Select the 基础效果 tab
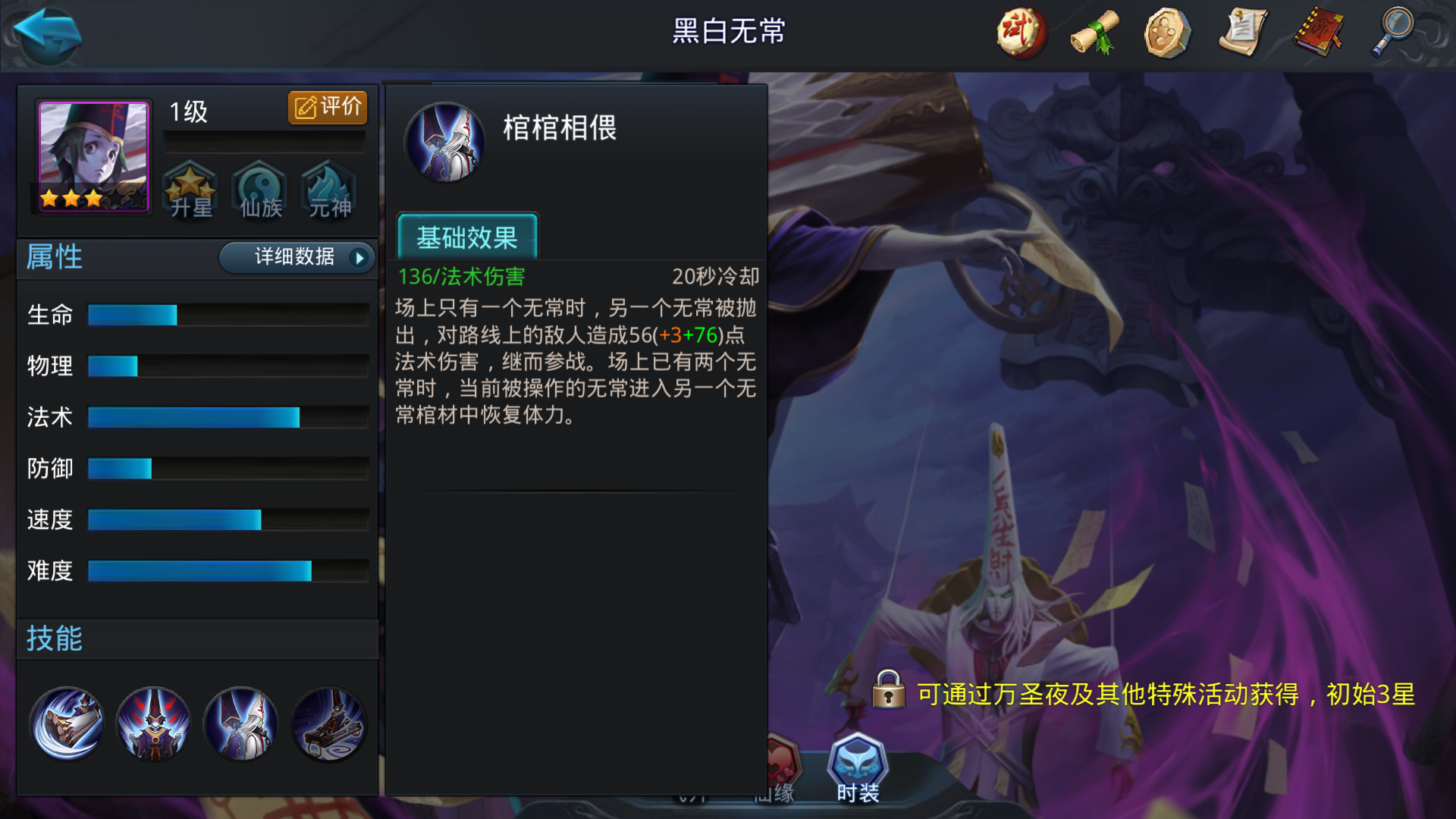Screen dimensions: 1456x819 [467, 237]
